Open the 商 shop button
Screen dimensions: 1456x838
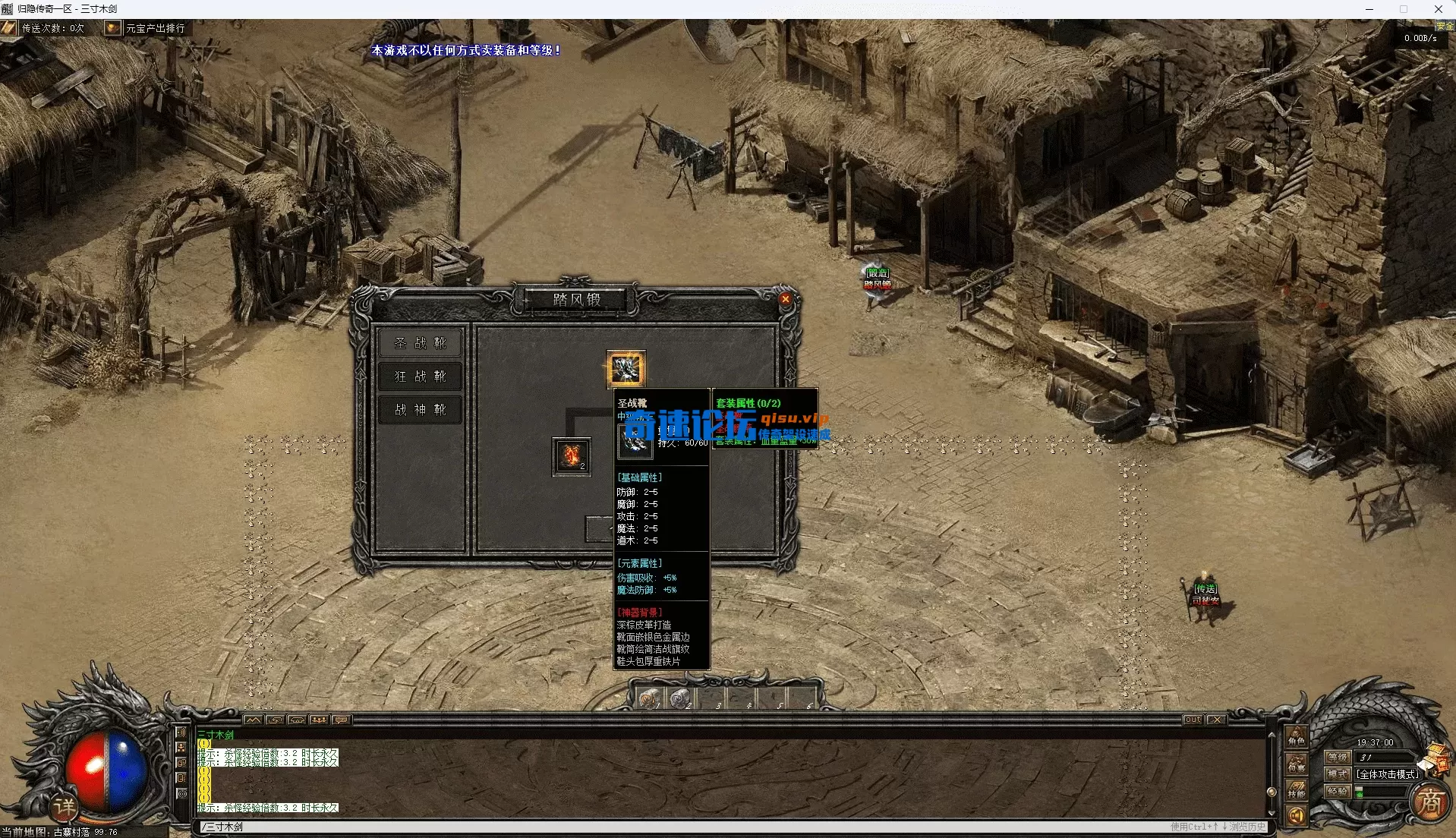tap(1429, 801)
